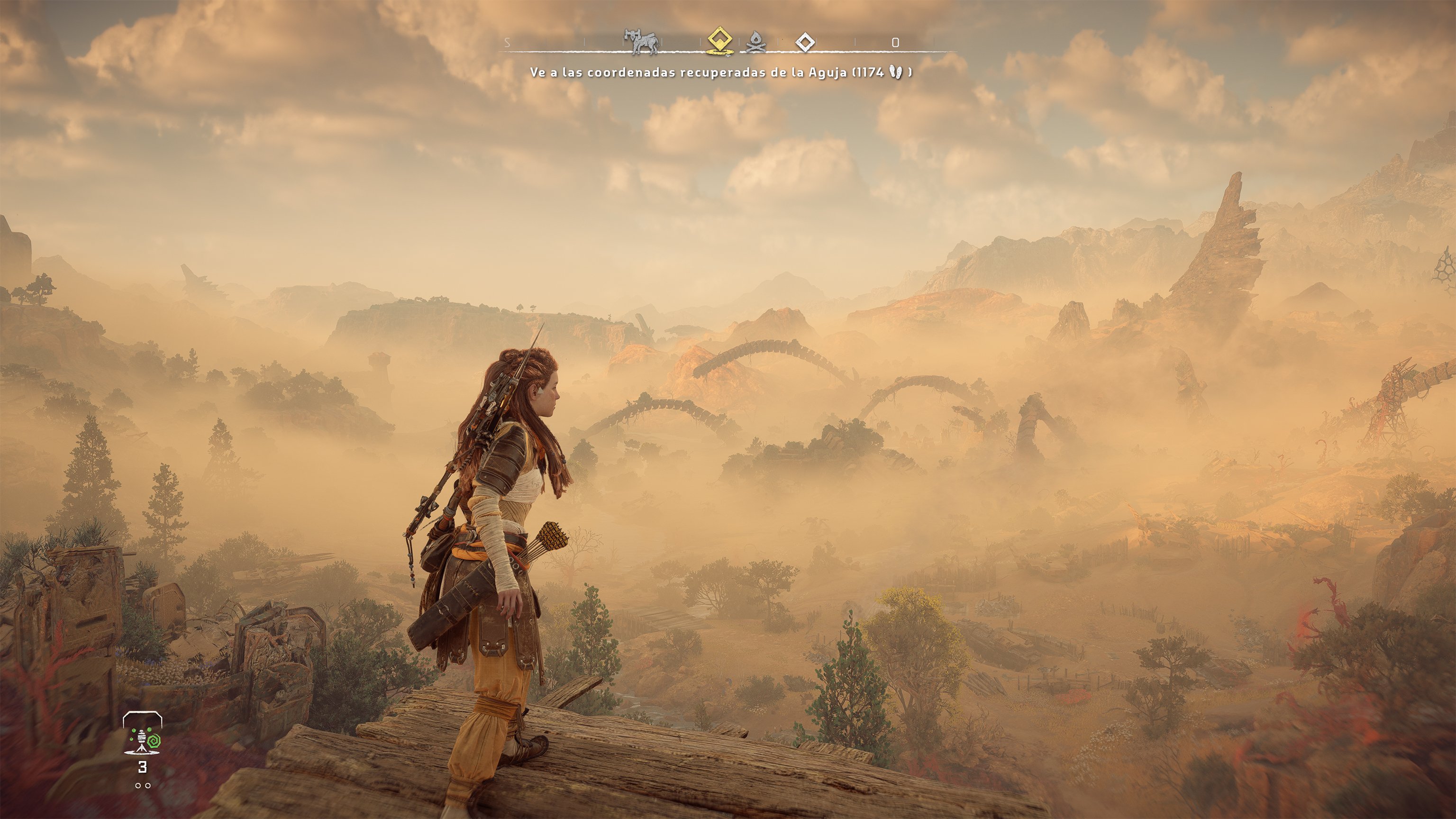Viewport: 1456px width, 819px height.
Task: Click the selection bracket above the utility tool icon
Action: [x=143, y=713]
